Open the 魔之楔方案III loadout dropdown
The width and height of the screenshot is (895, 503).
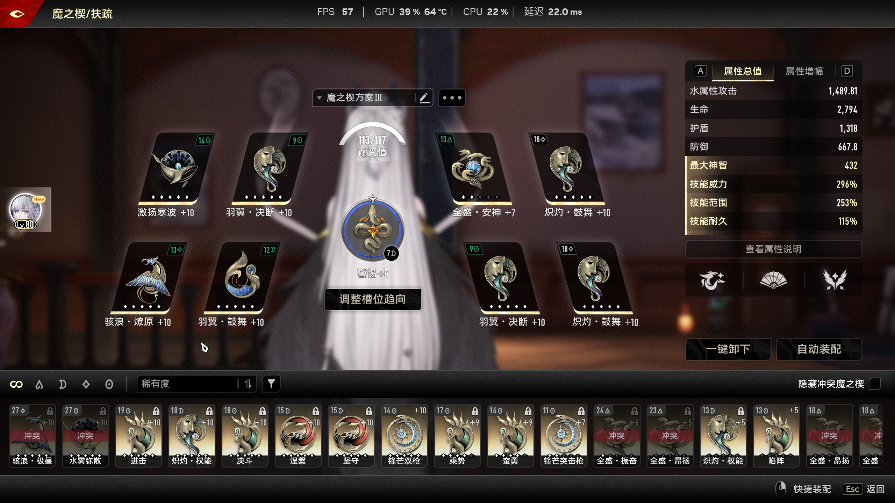point(362,98)
